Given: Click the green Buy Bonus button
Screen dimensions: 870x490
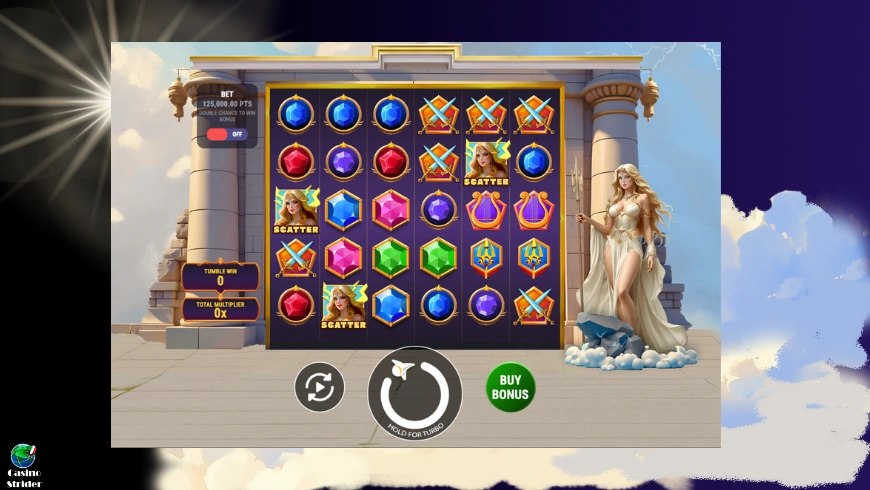Looking at the screenshot, I should tap(510, 387).
